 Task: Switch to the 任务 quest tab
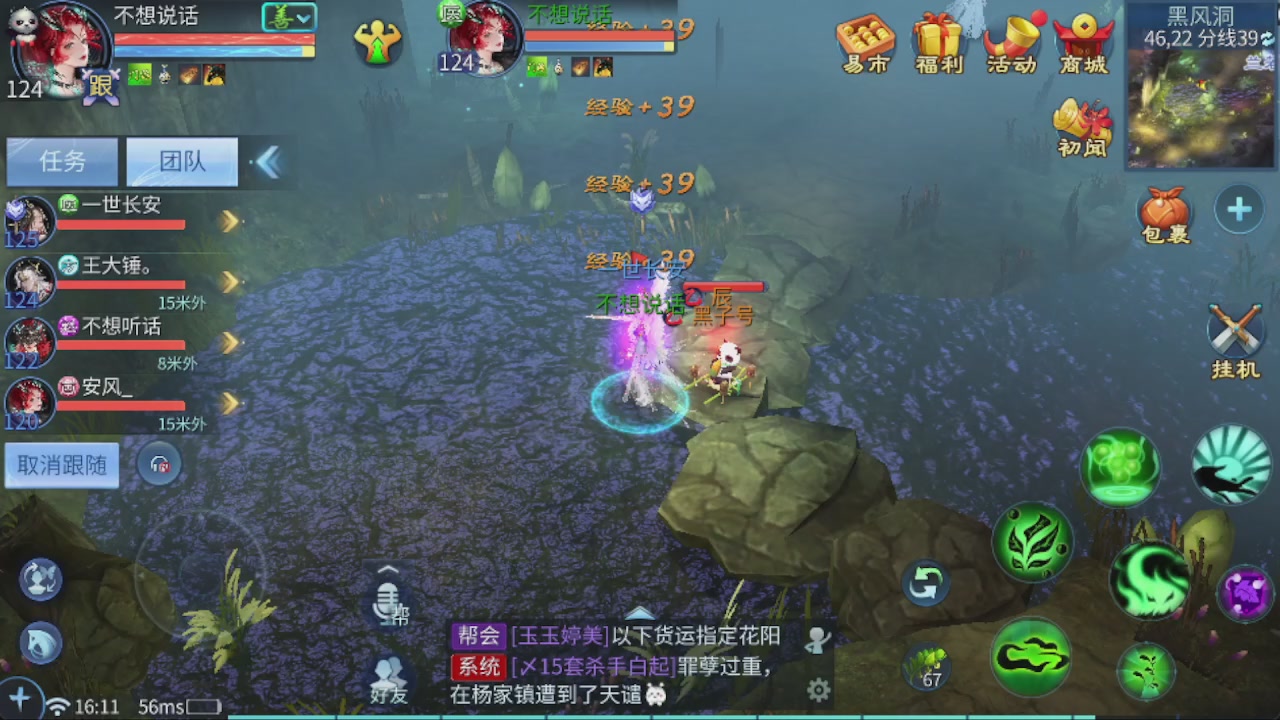pyautogui.click(x=61, y=161)
